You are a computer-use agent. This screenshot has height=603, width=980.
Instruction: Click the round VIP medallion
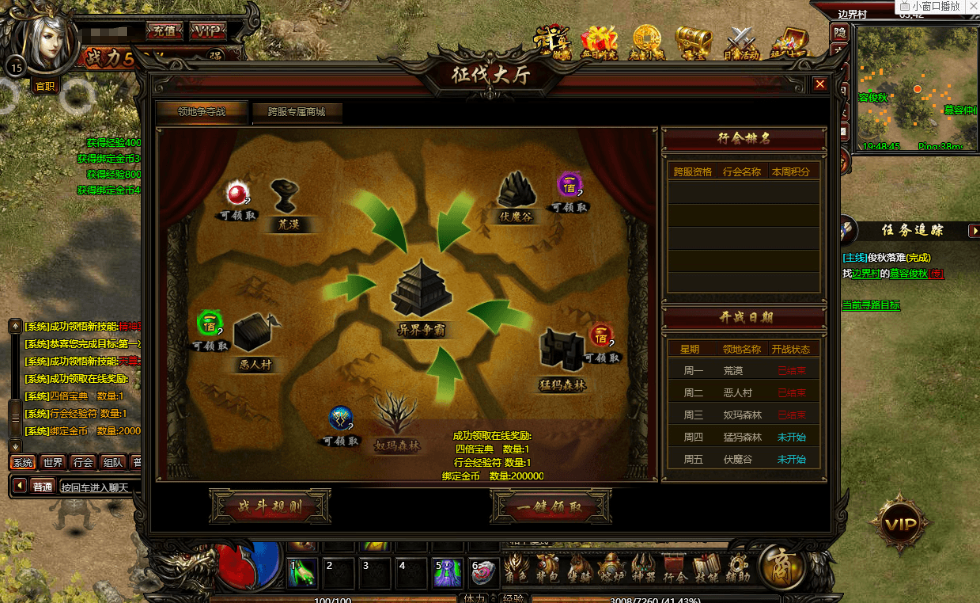tap(900, 524)
